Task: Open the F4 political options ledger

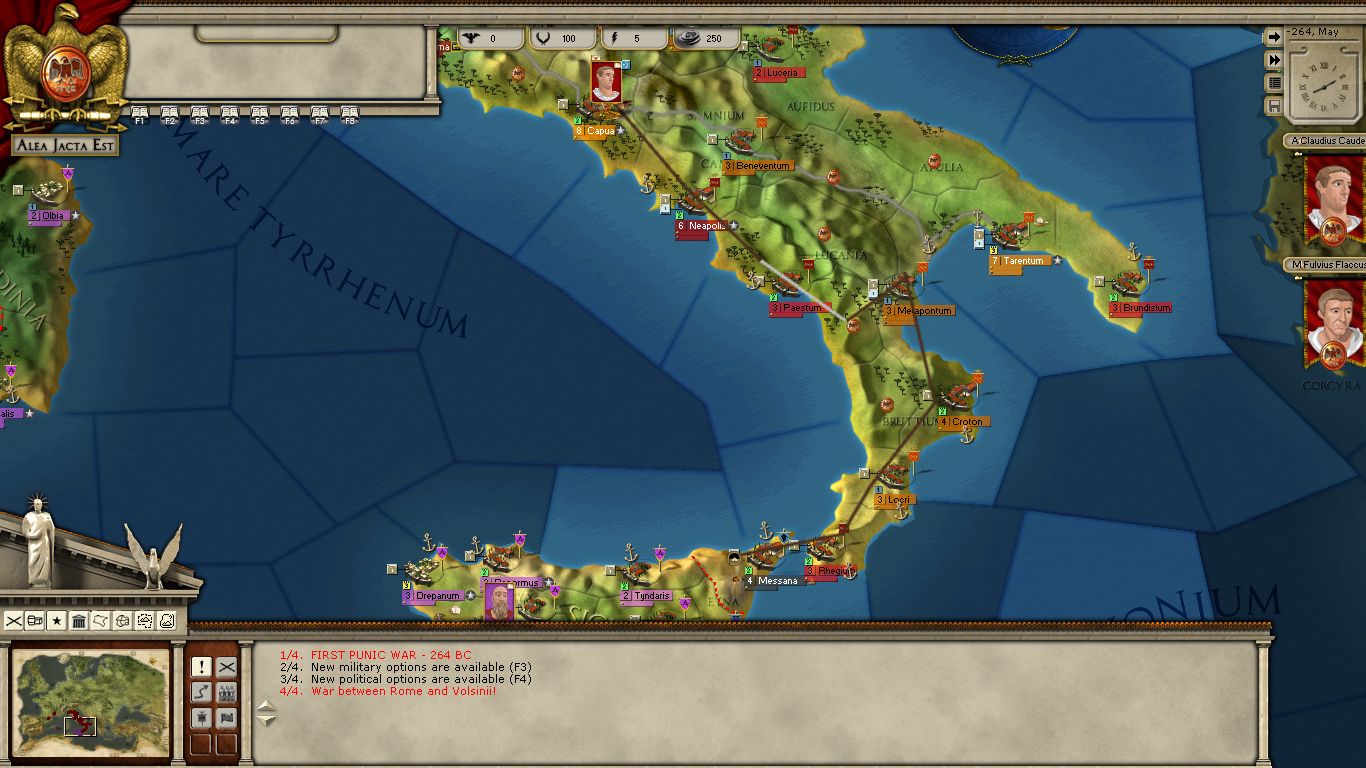Action: click(229, 113)
